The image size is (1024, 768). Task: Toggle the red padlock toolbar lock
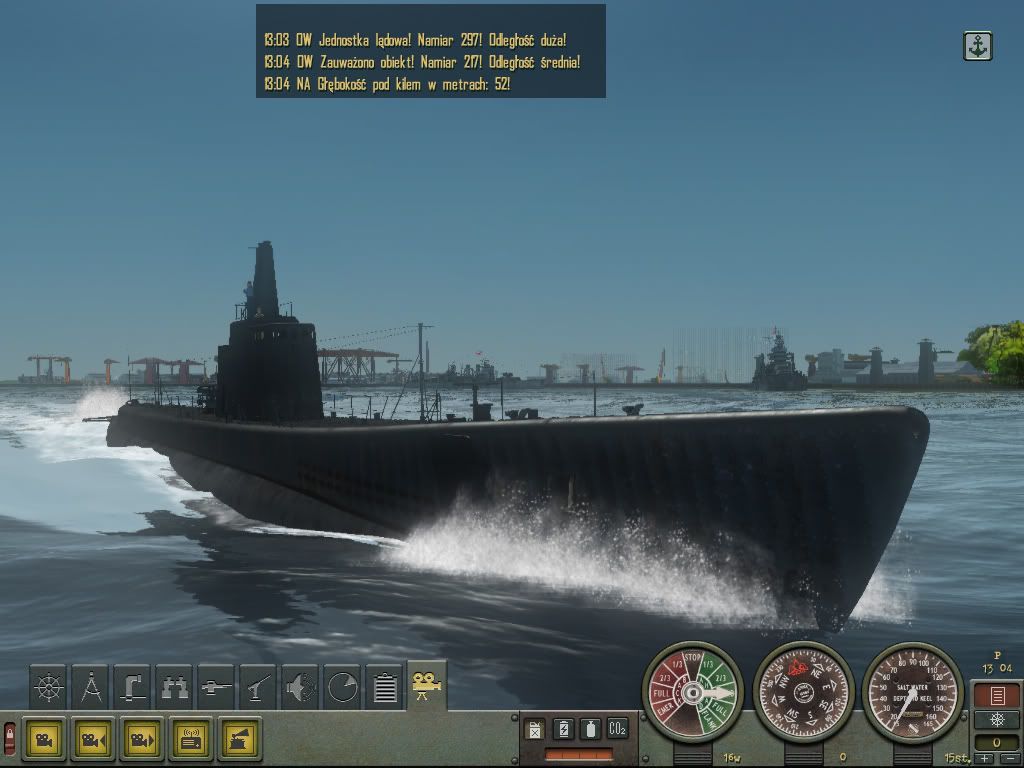point(10,739)
